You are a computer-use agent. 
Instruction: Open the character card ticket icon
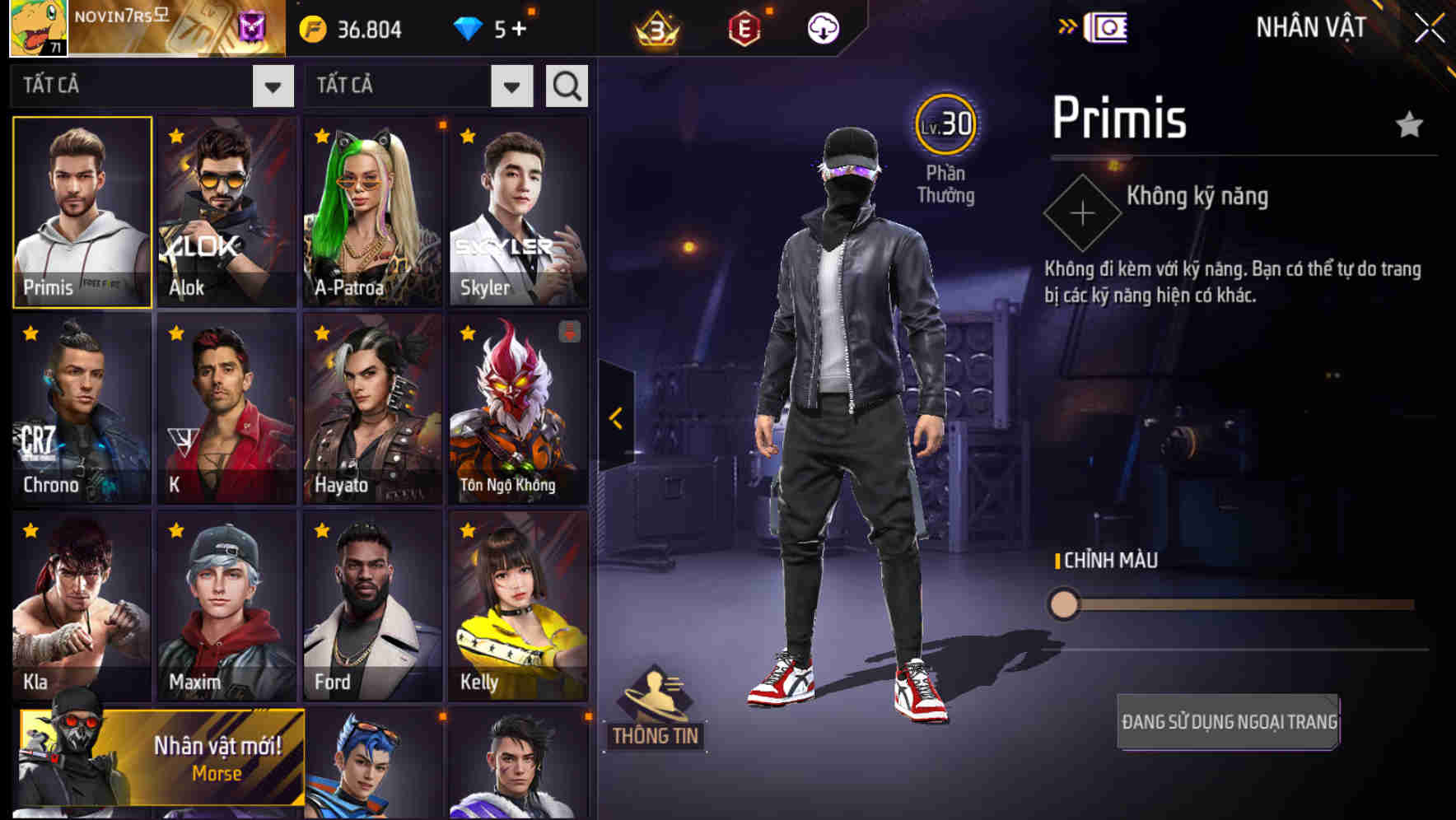(1108, 27)
